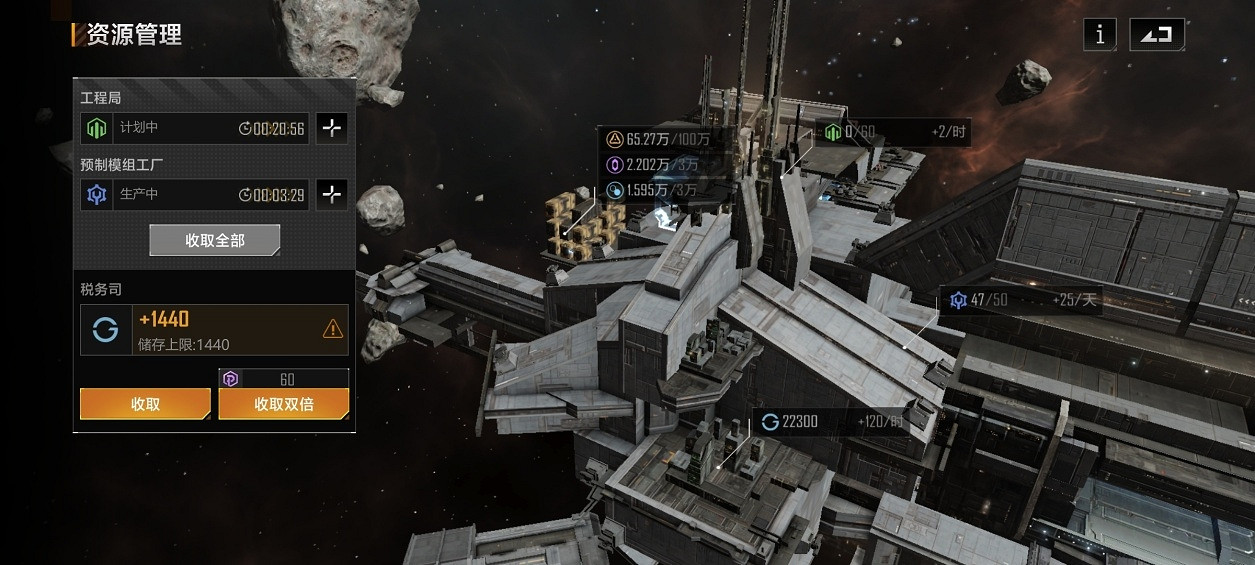Screen dimensions: 1255x565
Task: Select the 47/50 module factory label
Action: click(x=1020, y=300)
